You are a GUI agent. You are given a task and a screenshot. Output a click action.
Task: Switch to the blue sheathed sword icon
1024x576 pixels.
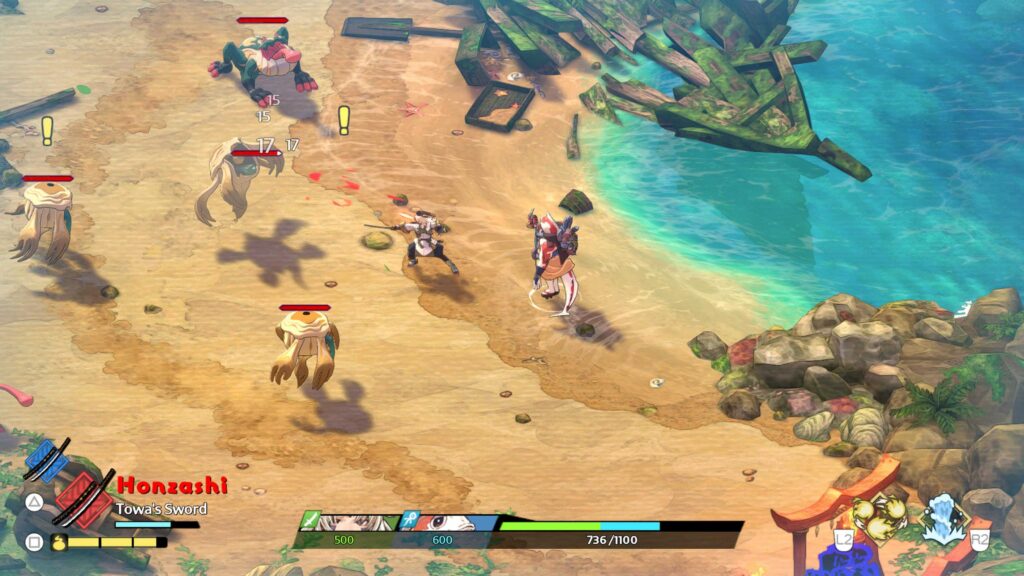click(46, 460)
